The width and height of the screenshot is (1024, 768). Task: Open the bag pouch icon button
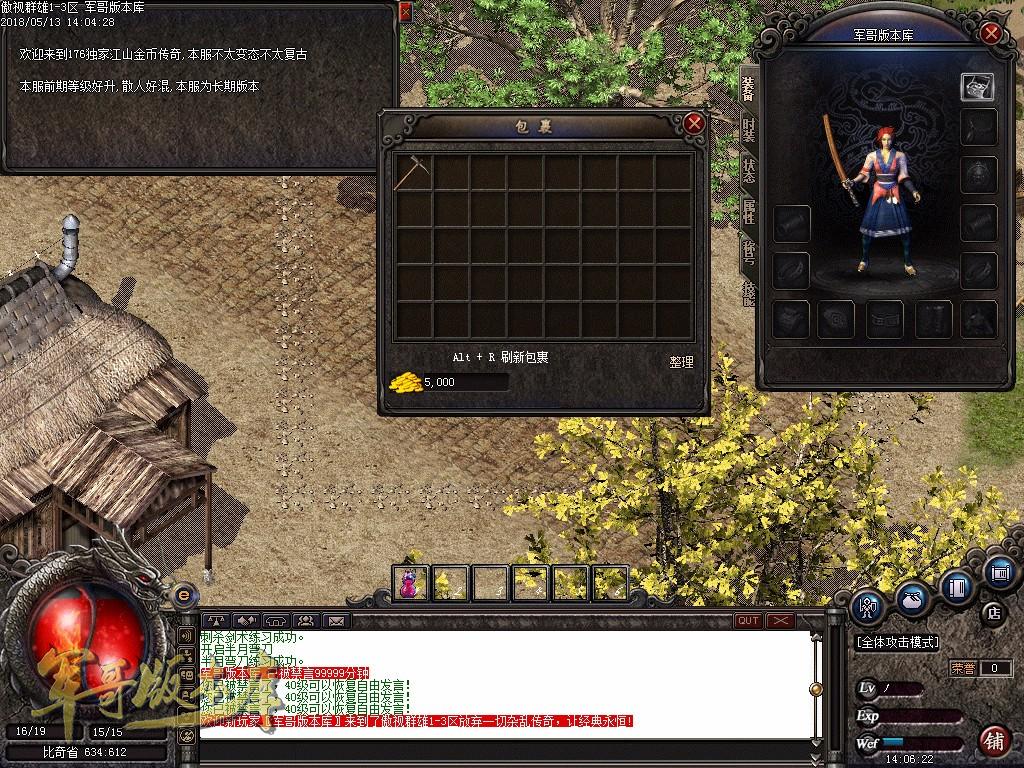911,597
